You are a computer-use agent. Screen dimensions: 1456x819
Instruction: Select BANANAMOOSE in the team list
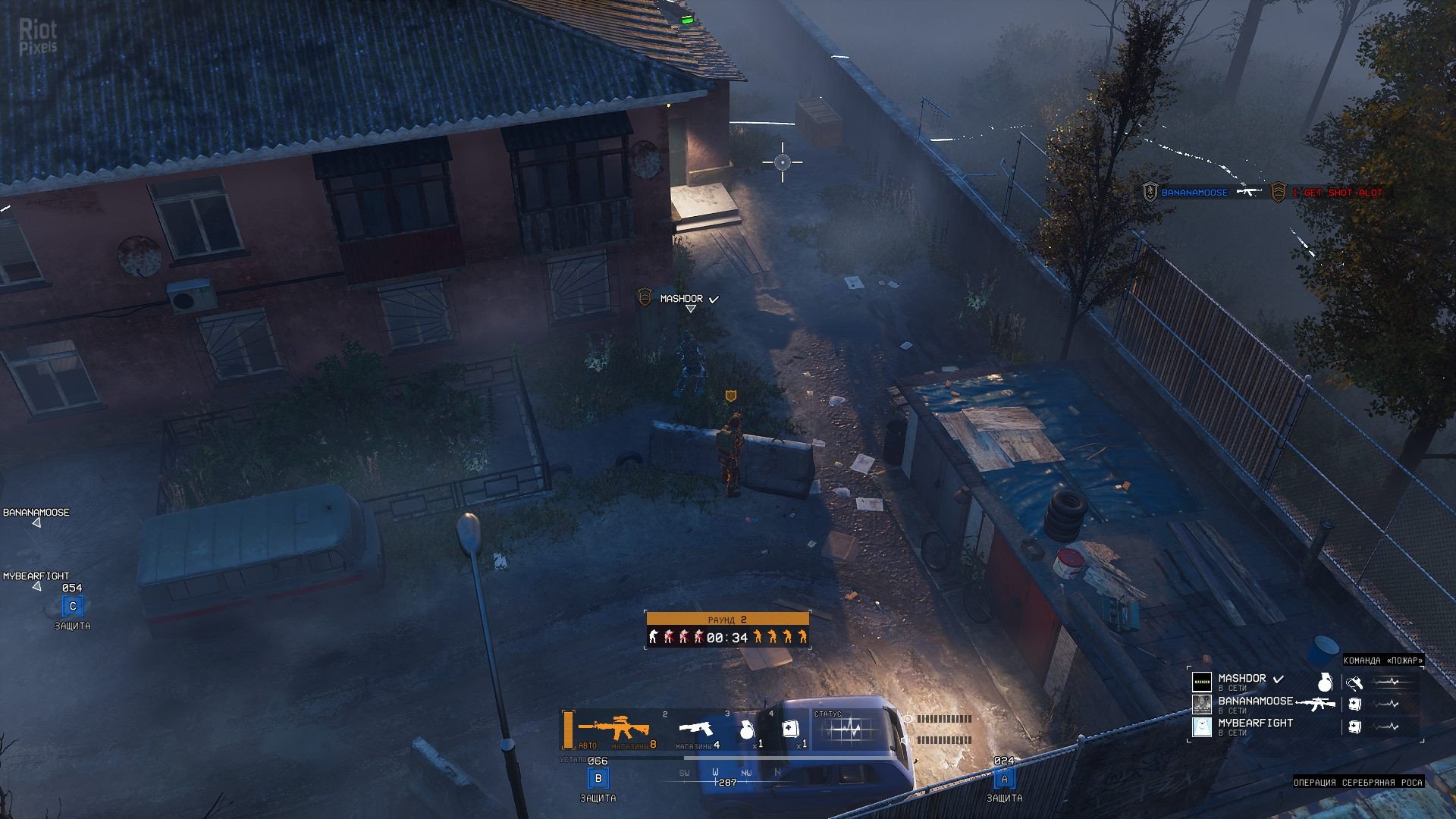pos(1255,701)
